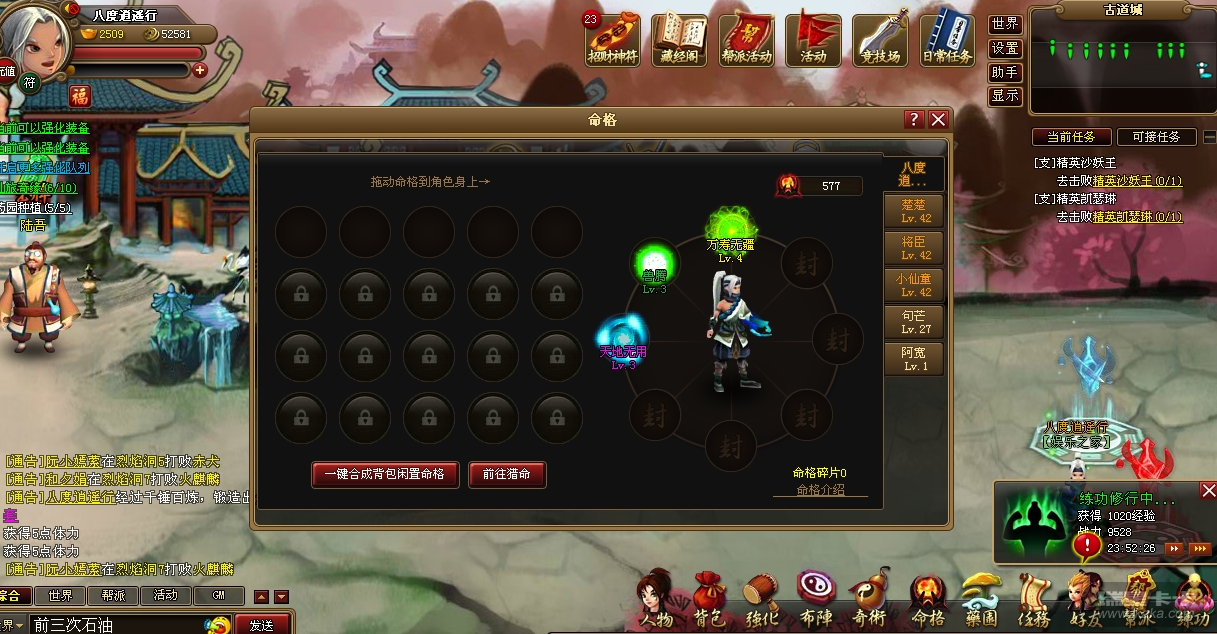This screenshot has width=1217, height=634.
Task: Select the 阿宽 Lv. 1 tab
Action: point(915,359)
